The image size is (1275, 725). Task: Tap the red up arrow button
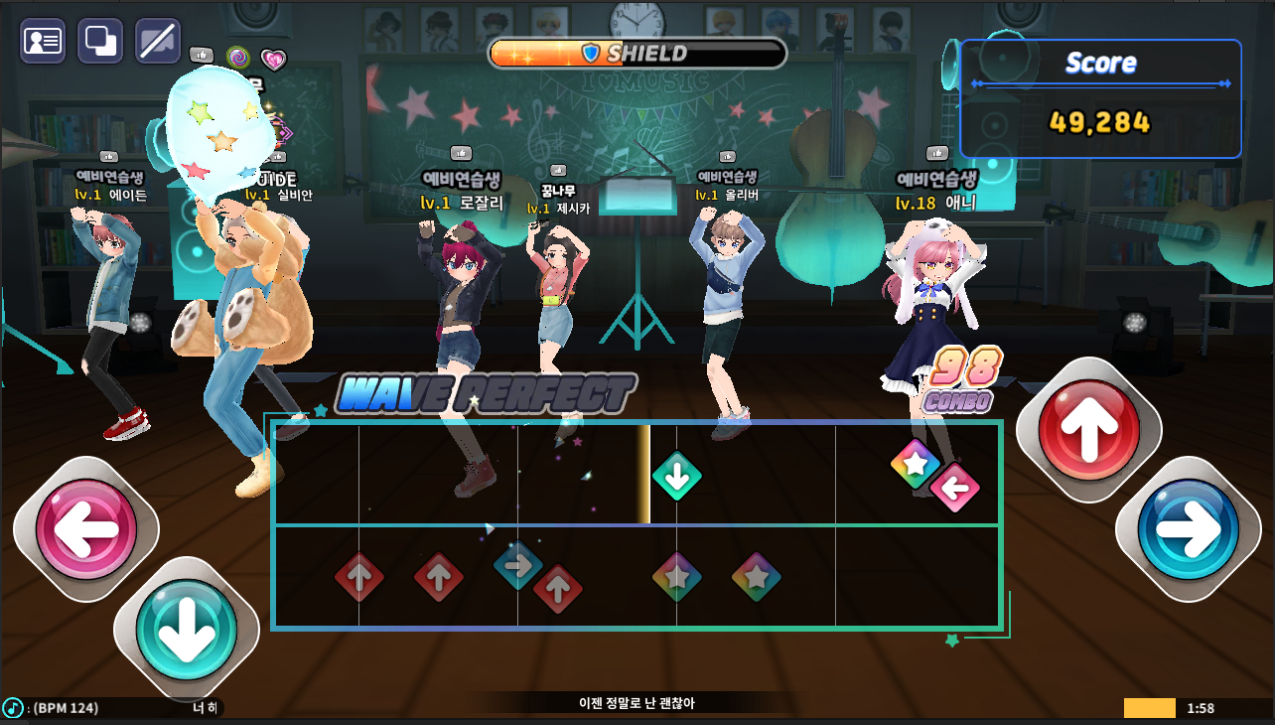tap(1088, 430)
